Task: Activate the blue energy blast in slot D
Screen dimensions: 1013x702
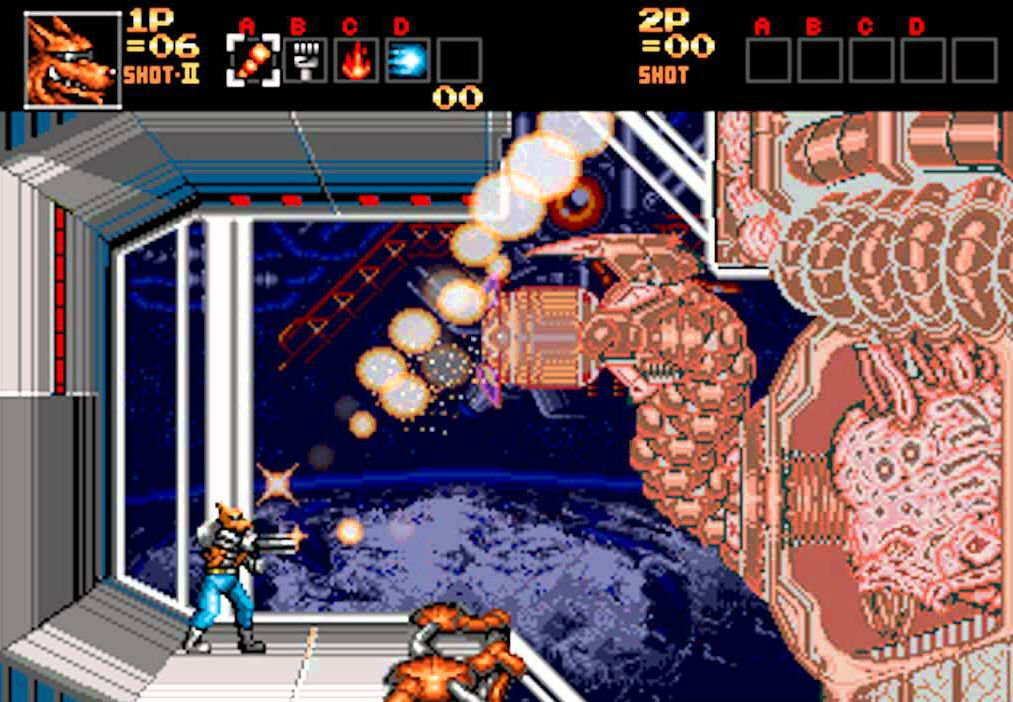Action: (x=408, y=60)
